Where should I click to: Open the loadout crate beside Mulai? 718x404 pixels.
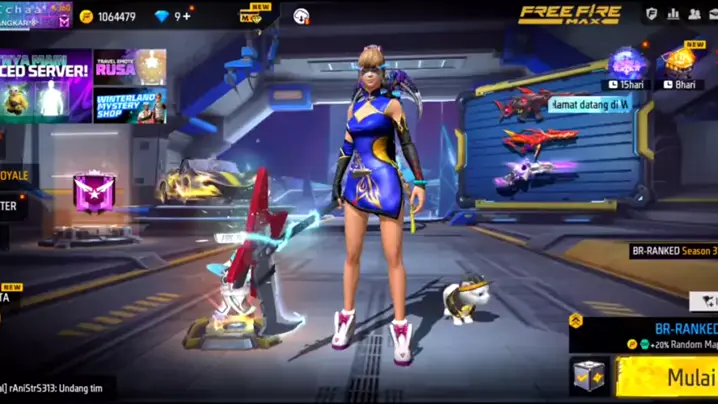click(x=589, y=376)
